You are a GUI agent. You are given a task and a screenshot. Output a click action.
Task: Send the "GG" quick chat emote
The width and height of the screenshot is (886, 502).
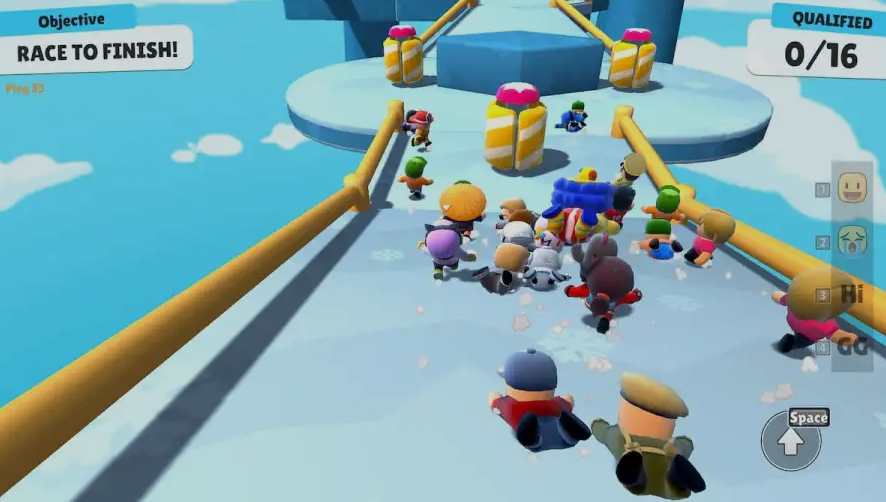pos(852,347)
